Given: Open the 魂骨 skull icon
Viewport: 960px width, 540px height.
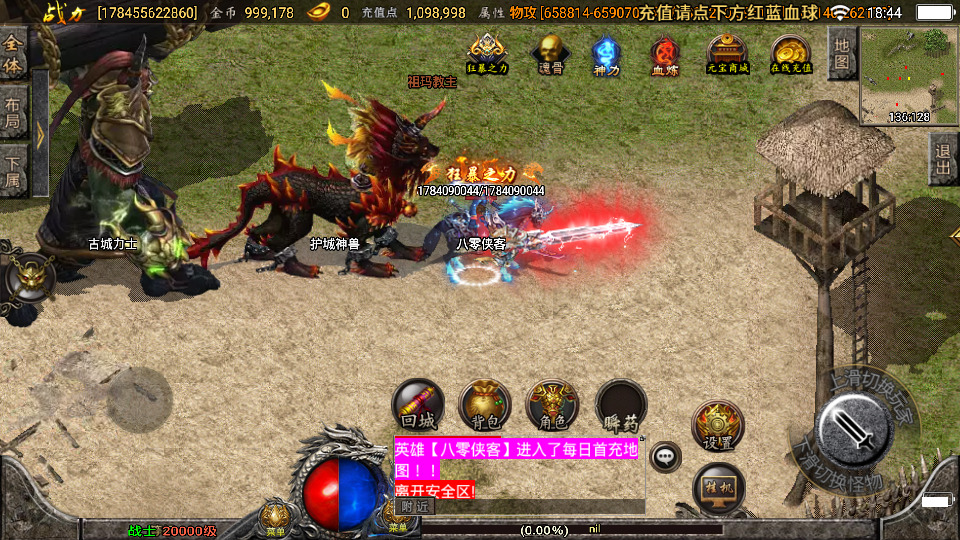Looking at the screenshot, I should click(x=549, y=53).
